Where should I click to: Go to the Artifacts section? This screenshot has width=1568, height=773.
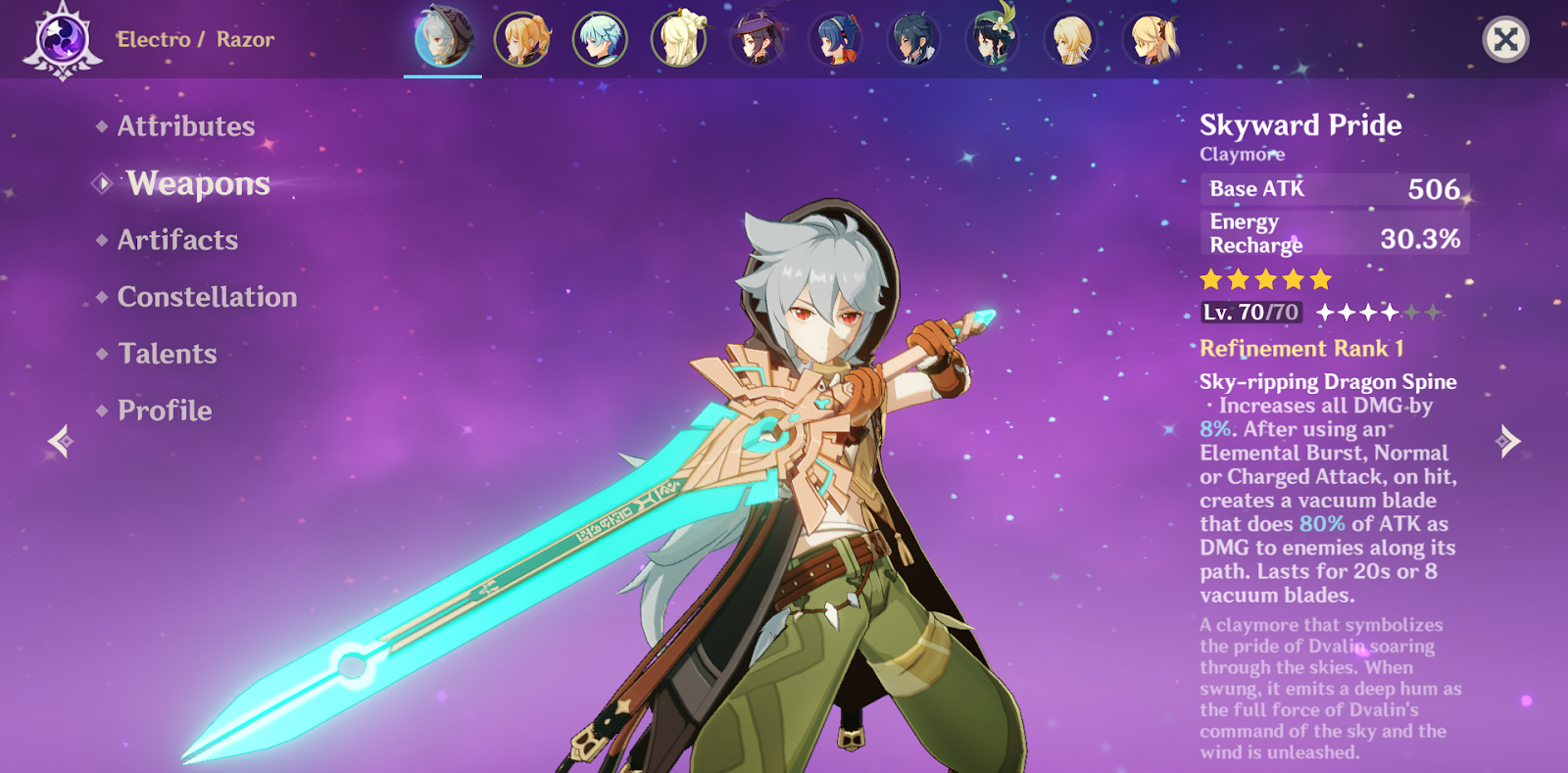tap(177, 240)
